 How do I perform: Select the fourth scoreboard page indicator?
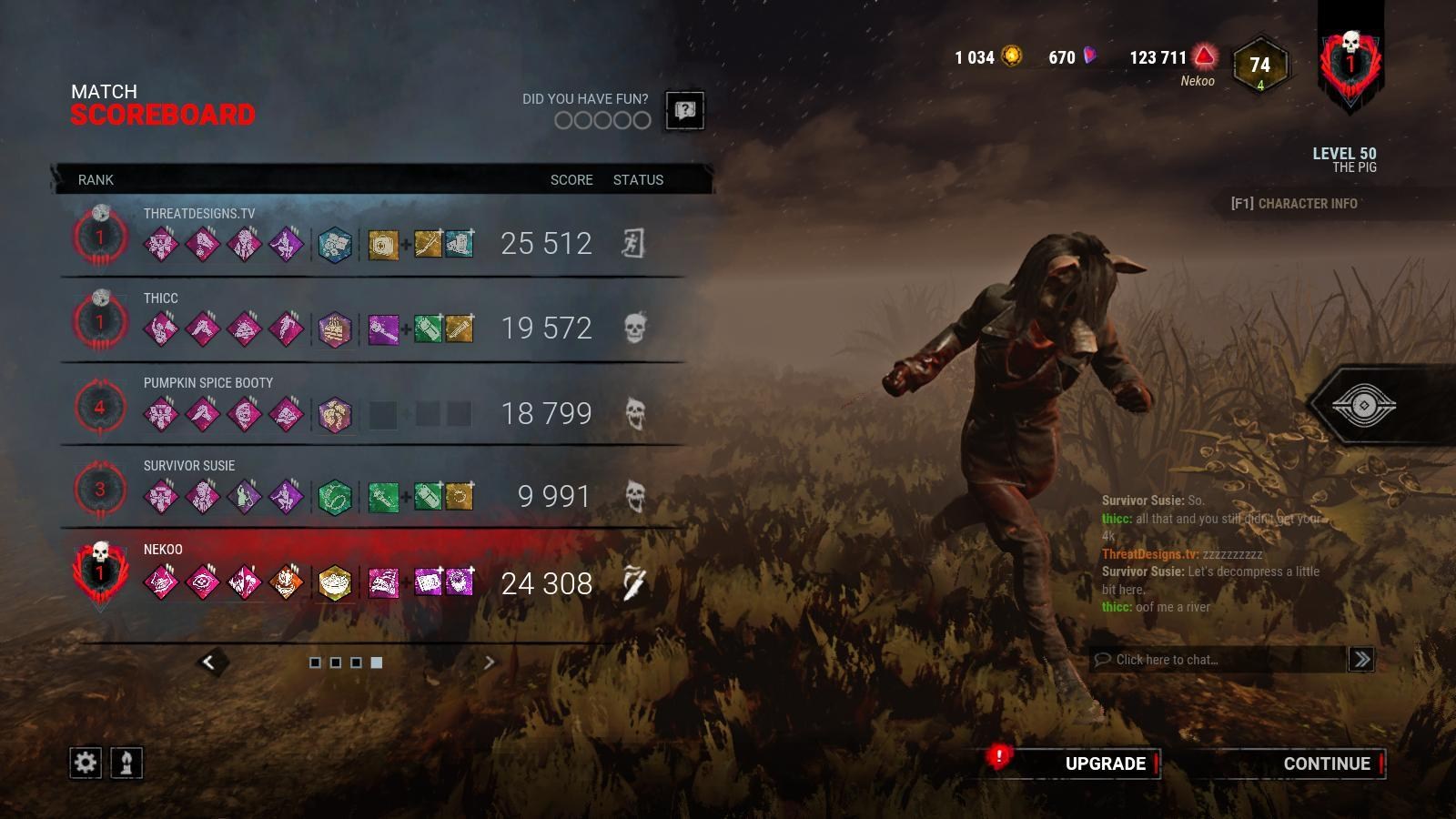point(375,663)
